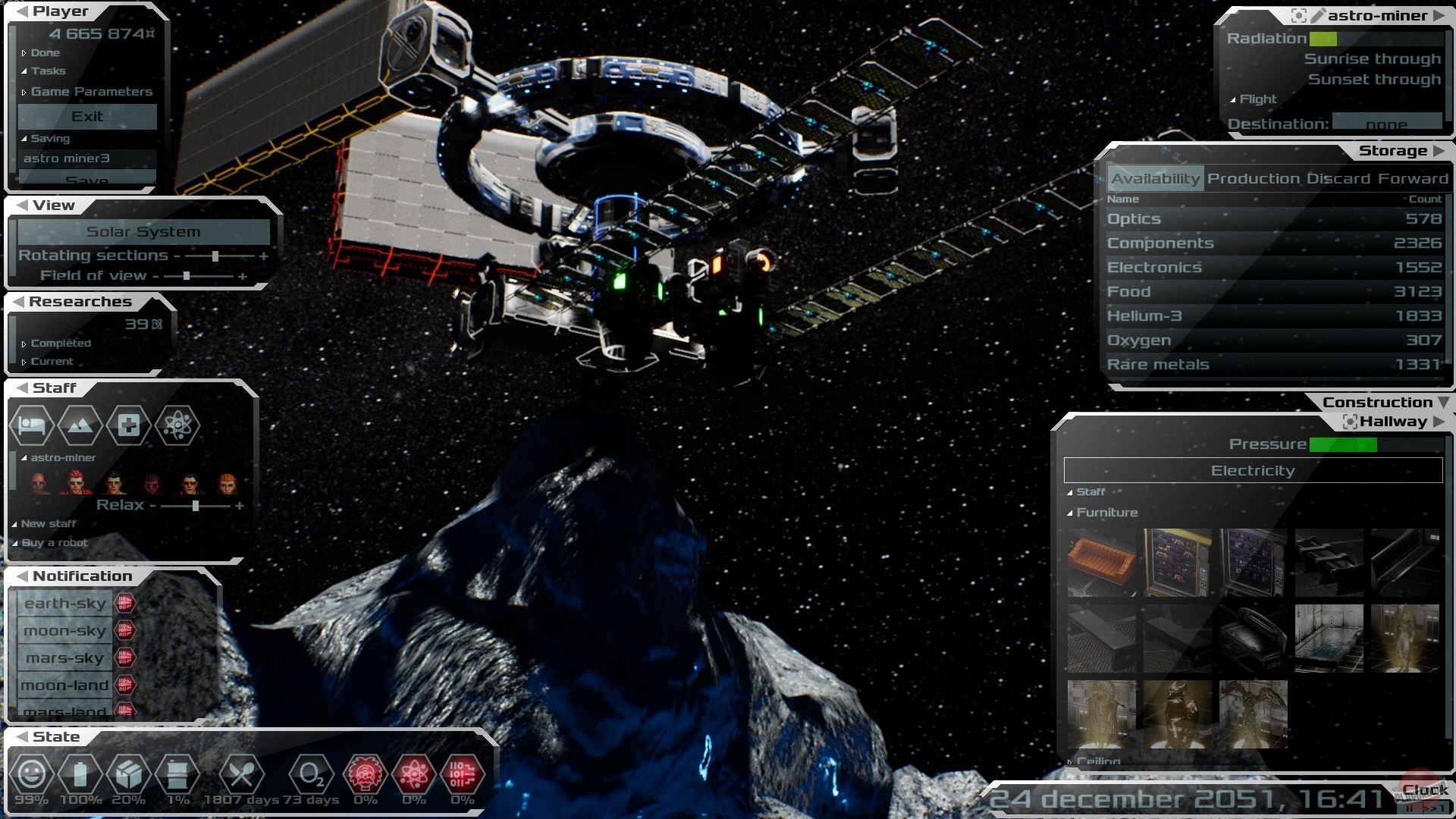Select the atom science staff icon
The width and height of the screenshot is (1456, 819).
pos(177,425)
